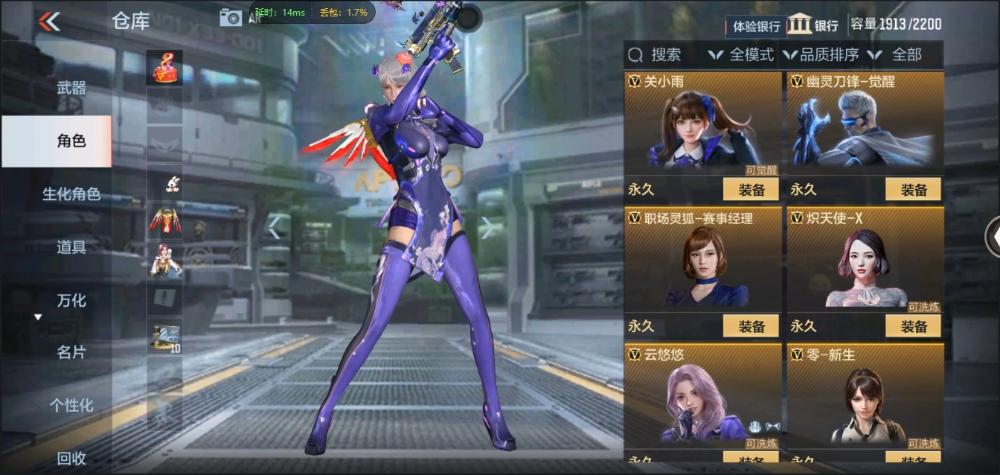
Task: Select the 生化角色 category
Action: coord(71,194)
